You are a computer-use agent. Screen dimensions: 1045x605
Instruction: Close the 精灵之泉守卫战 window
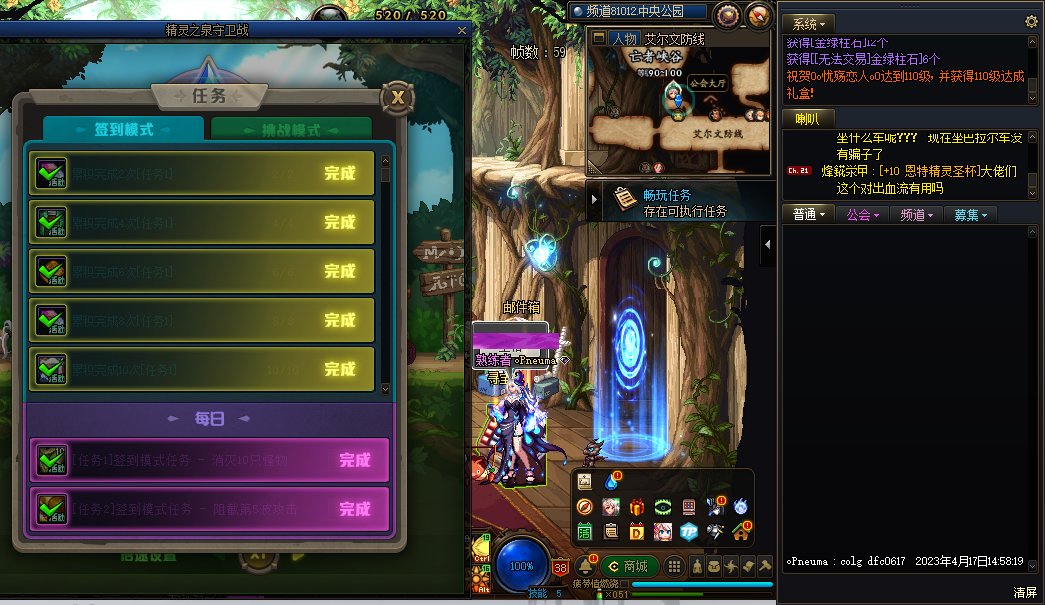pyautogui.click(x=462, y=30)
